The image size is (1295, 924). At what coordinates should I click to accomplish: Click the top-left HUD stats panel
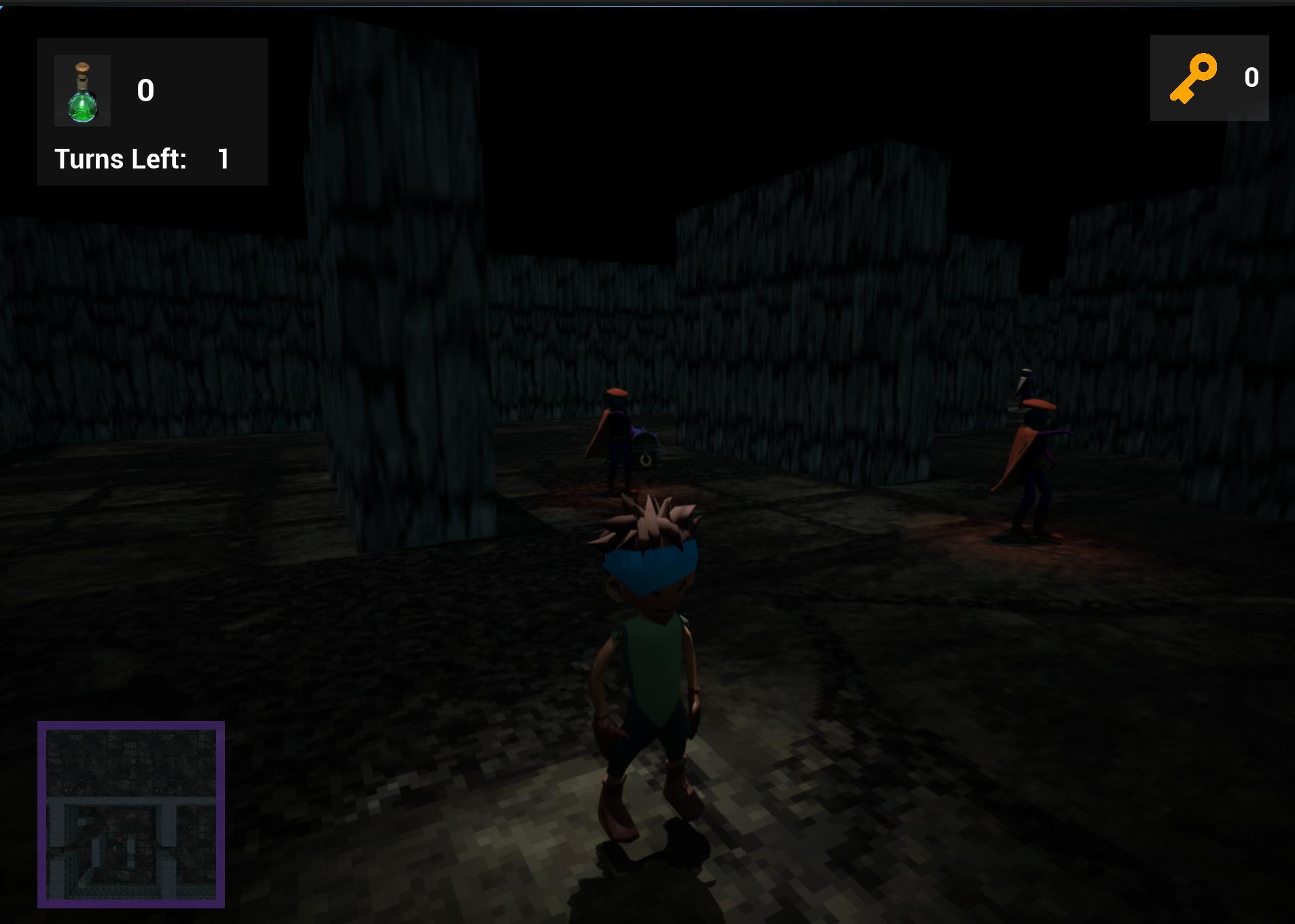152,111
